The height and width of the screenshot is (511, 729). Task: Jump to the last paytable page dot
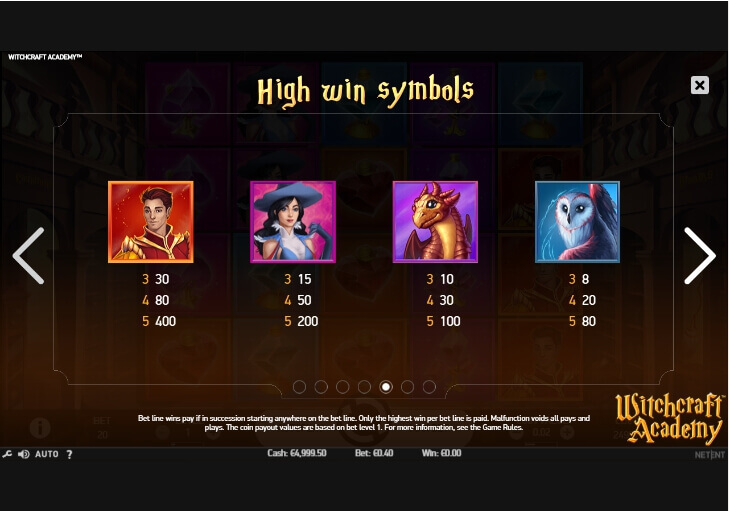429,387
